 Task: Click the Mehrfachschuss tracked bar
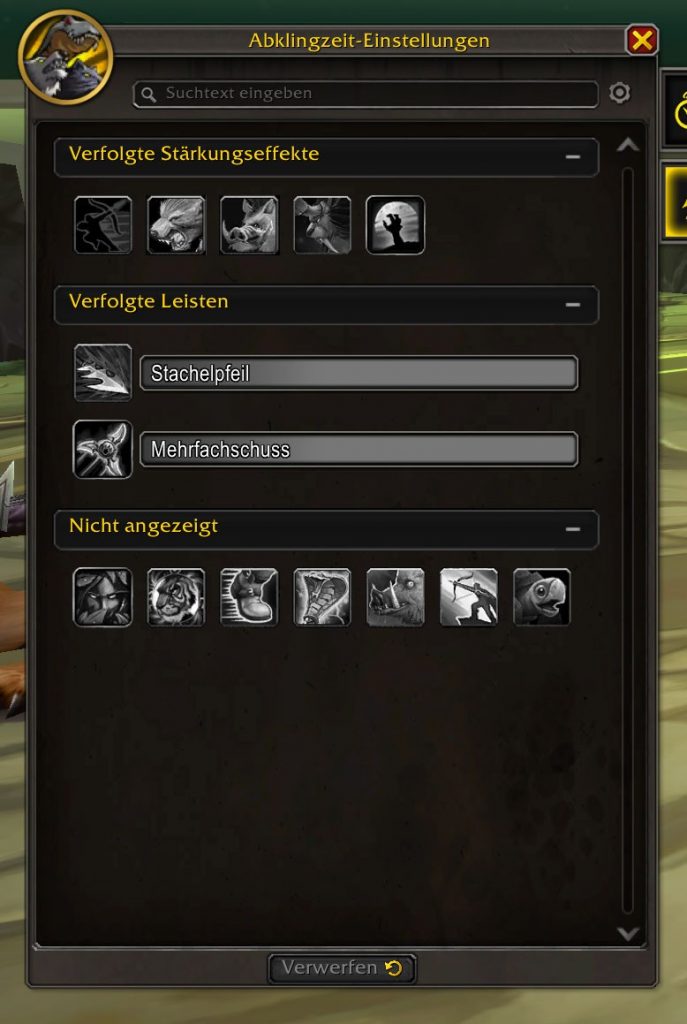point(358,449)
